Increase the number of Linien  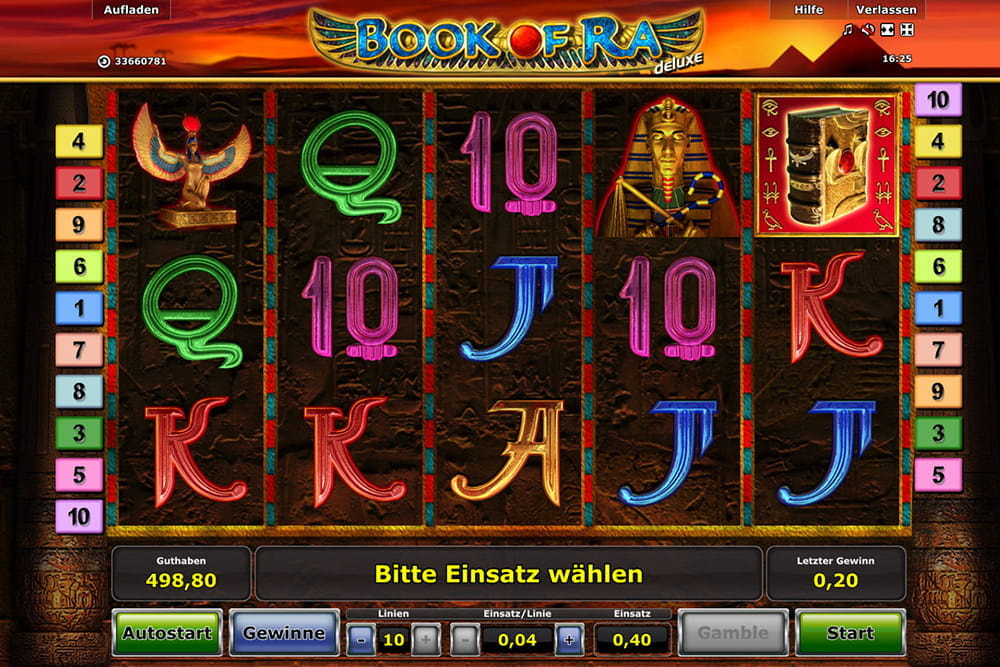point(425,639)
